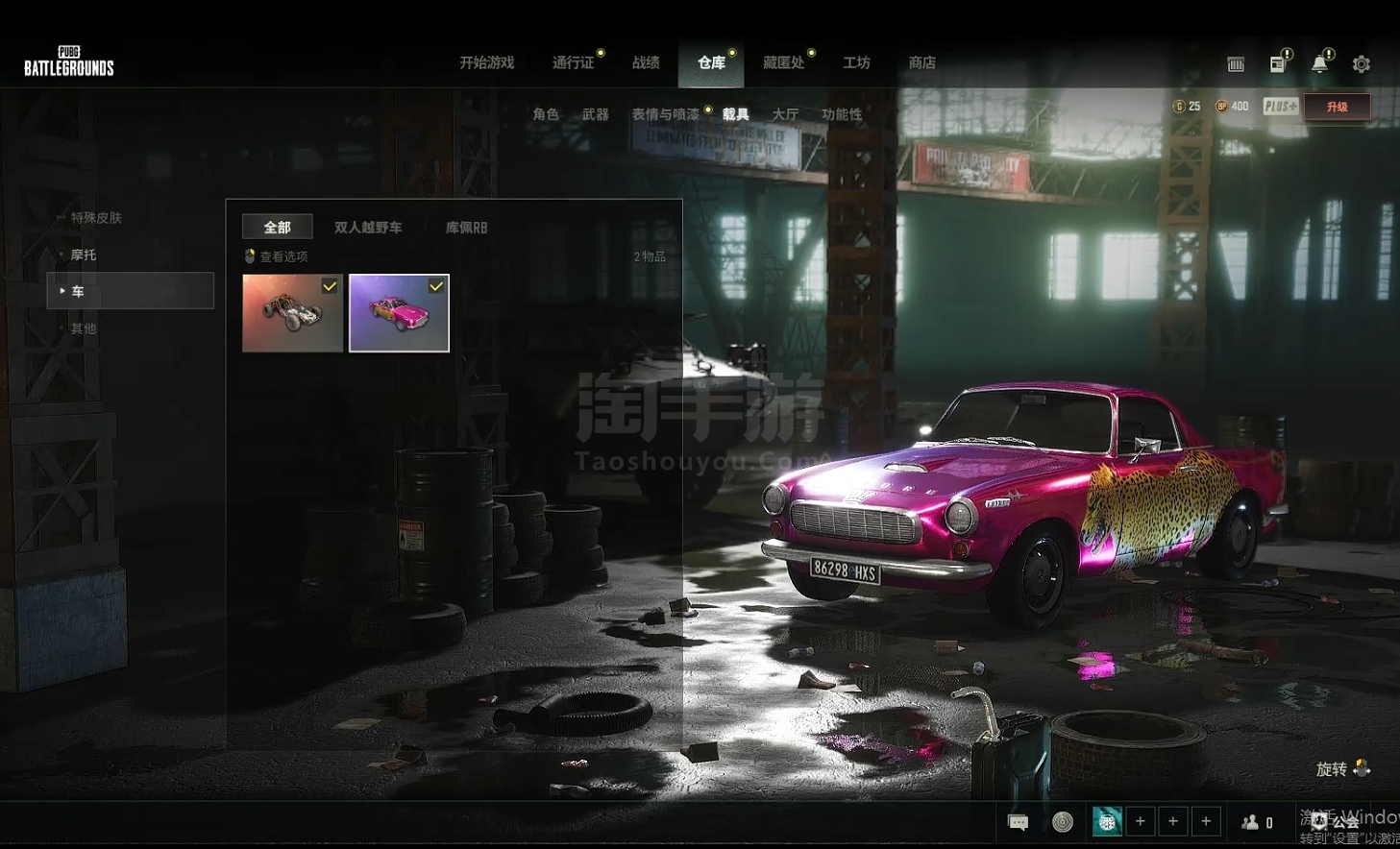Screen dimensions: 1400x849
Task: Select the 角色 character sub-tab
Action: coord(546,114)
